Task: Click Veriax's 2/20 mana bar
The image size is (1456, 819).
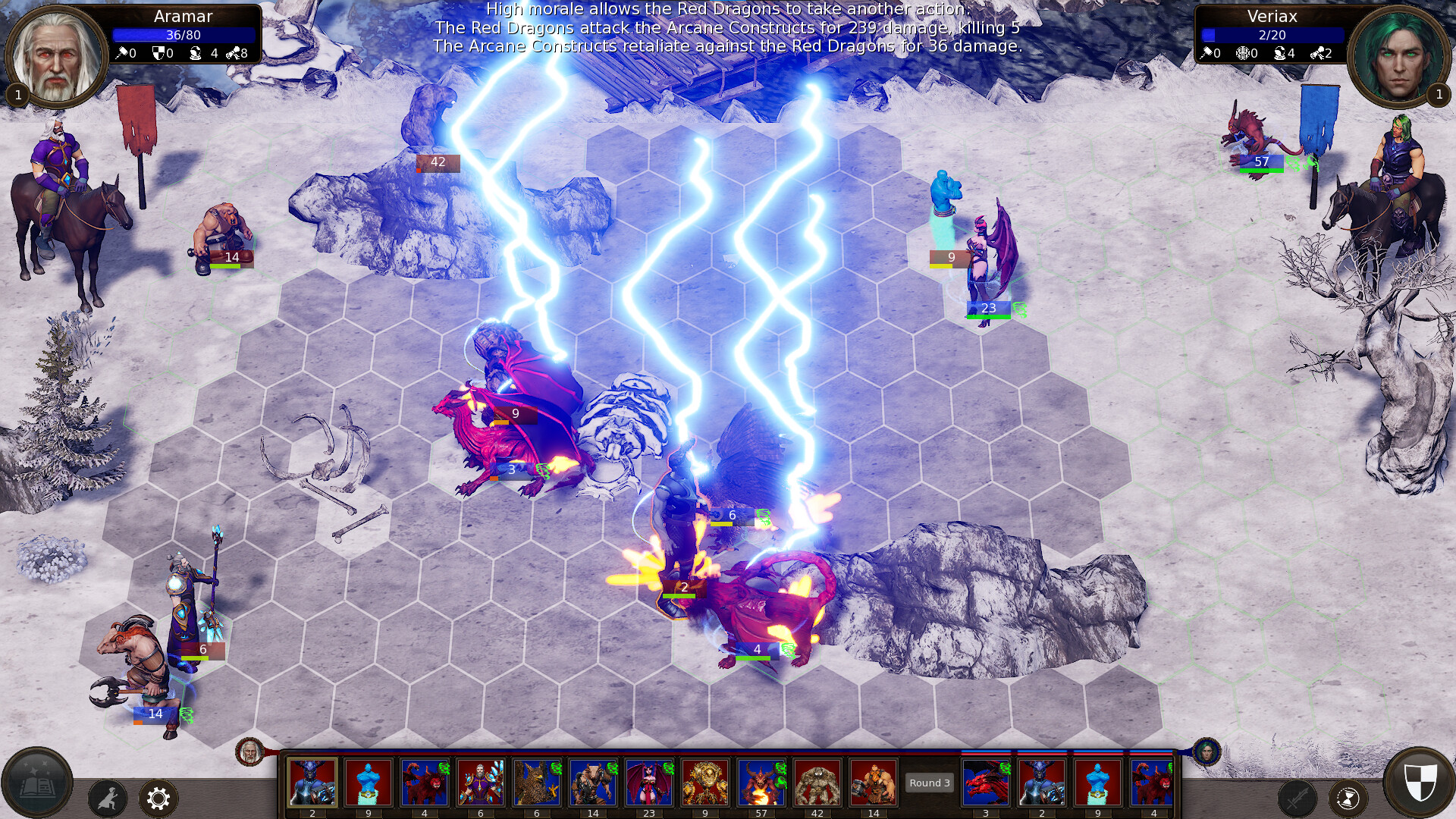Action: click(1274, 33)
